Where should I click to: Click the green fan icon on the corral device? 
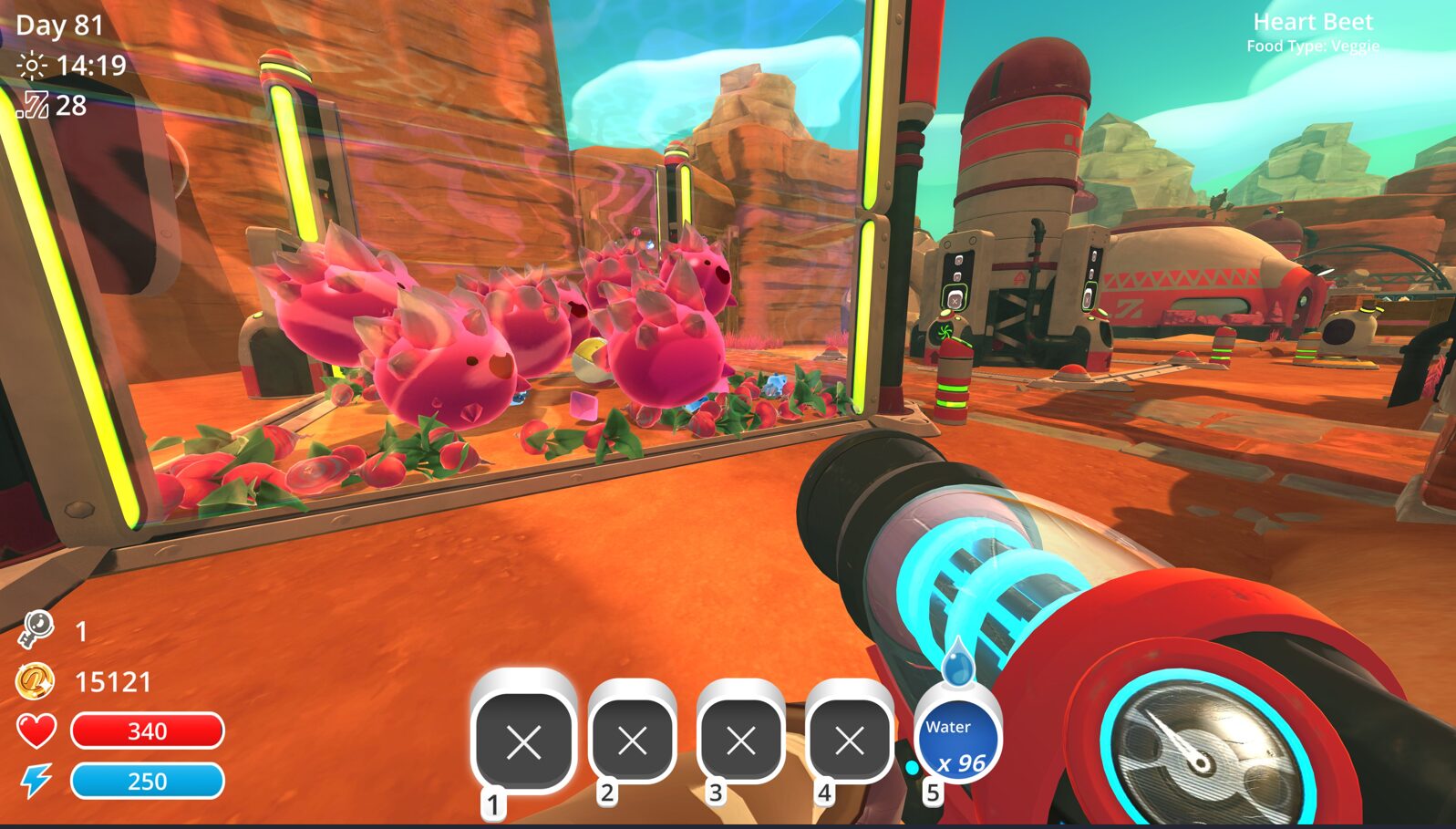click(945, 330)
